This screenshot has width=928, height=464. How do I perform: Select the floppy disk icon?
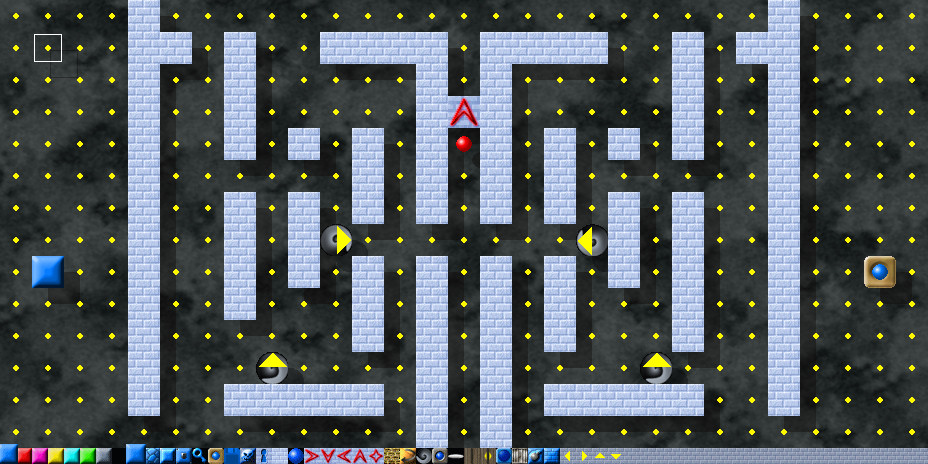[x=232, y=456]
